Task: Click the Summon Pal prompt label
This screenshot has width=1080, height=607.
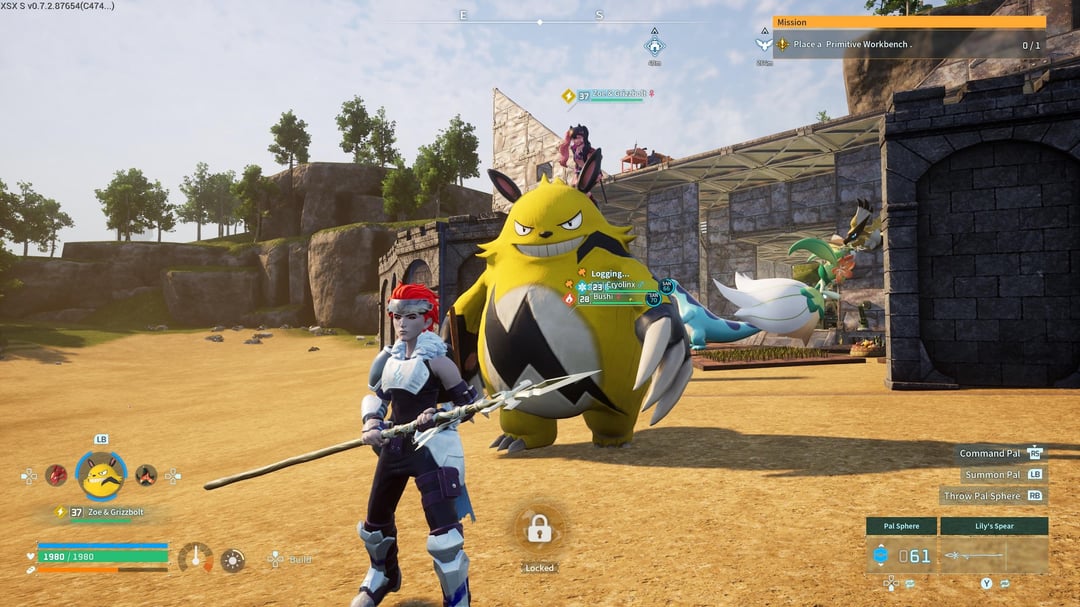Action: 991,474
